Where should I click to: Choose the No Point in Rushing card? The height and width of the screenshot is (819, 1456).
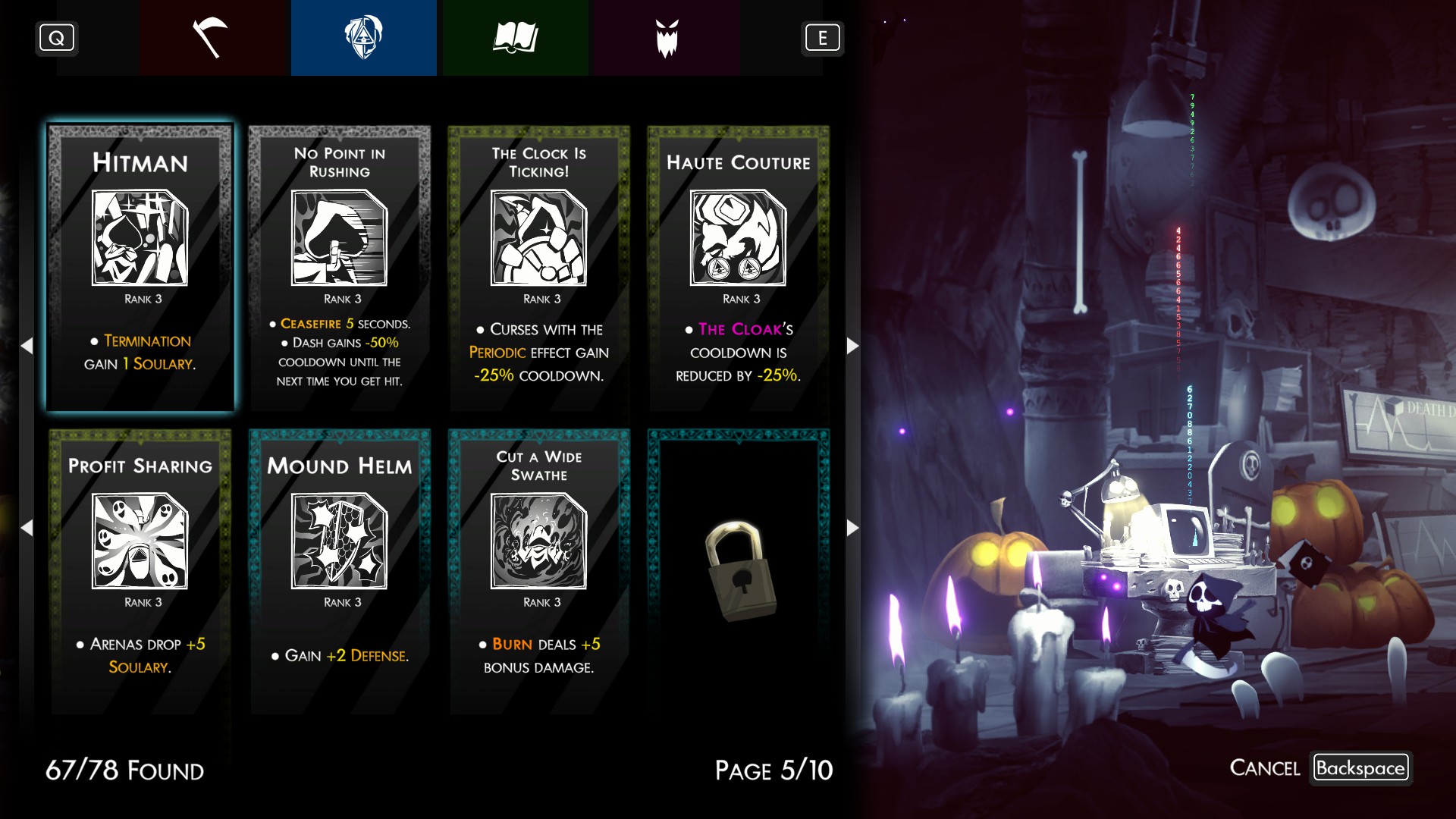click(340, 268)
